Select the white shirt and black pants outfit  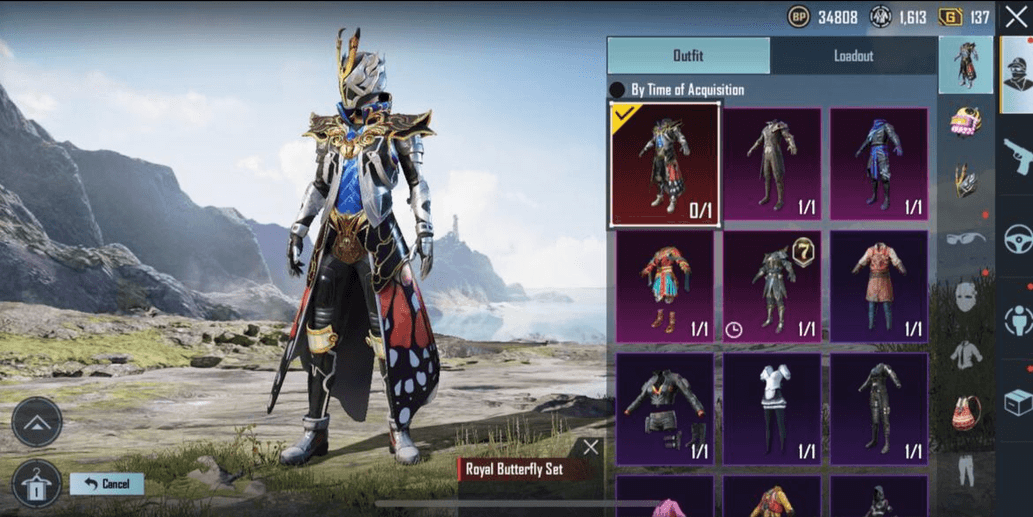coord(771,408)
